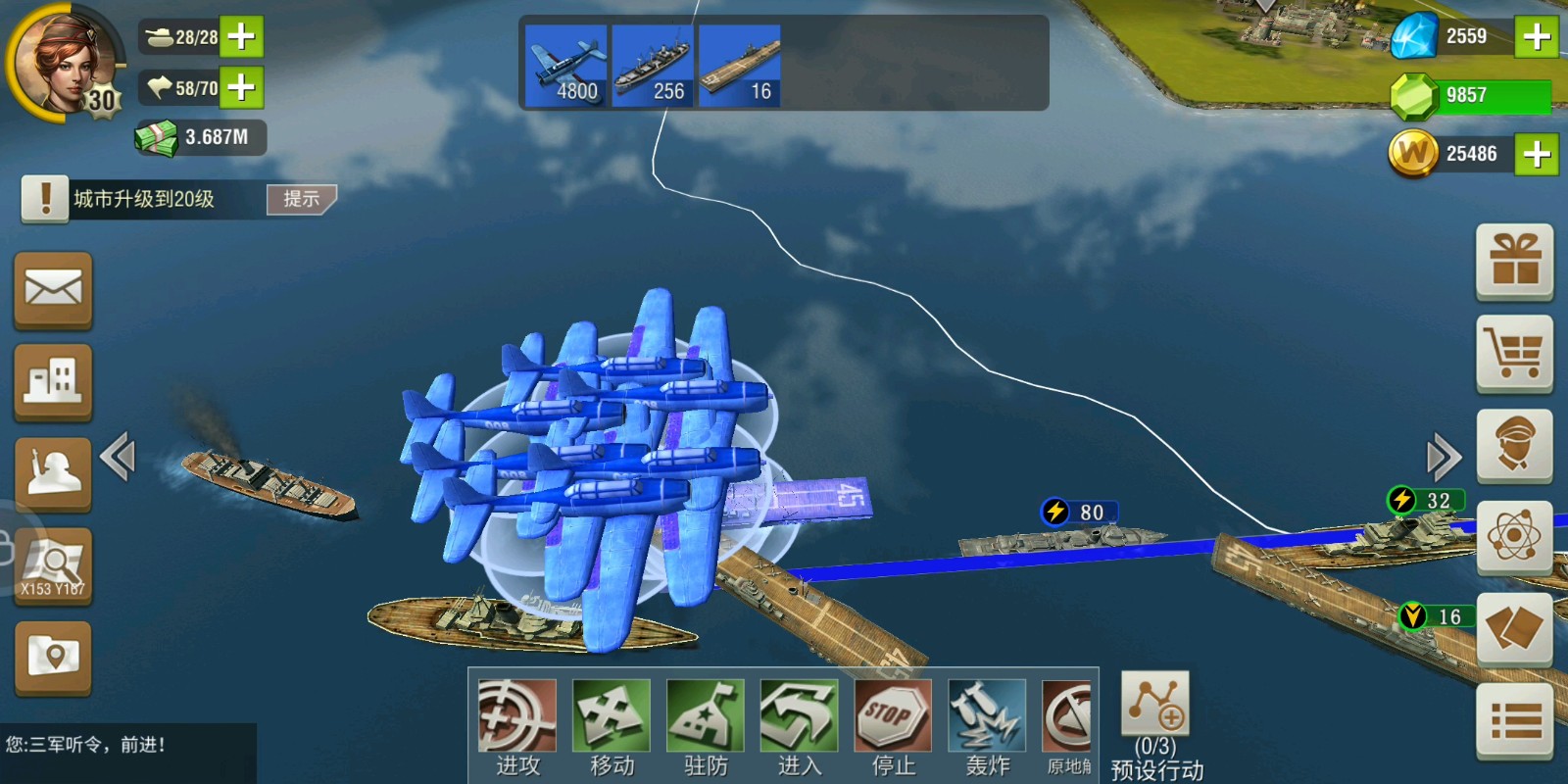Open the map location pin bookmarks
Viewport: 1568px width, 784px height.
click(x=53, y=657)
